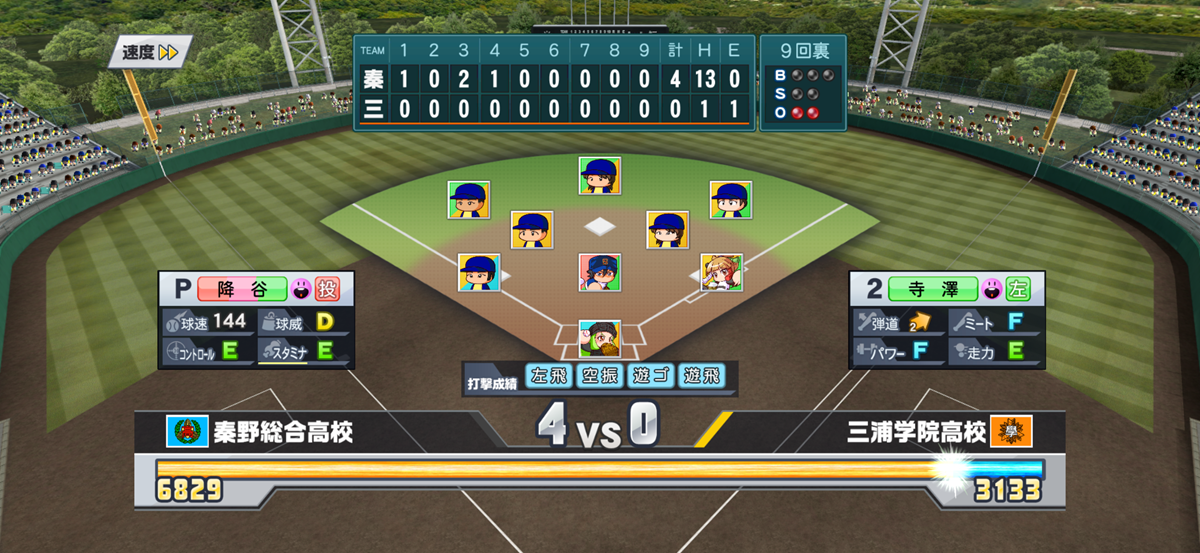
Task: Select pitcher 降谷's stats panel
Action: (255, 320)
